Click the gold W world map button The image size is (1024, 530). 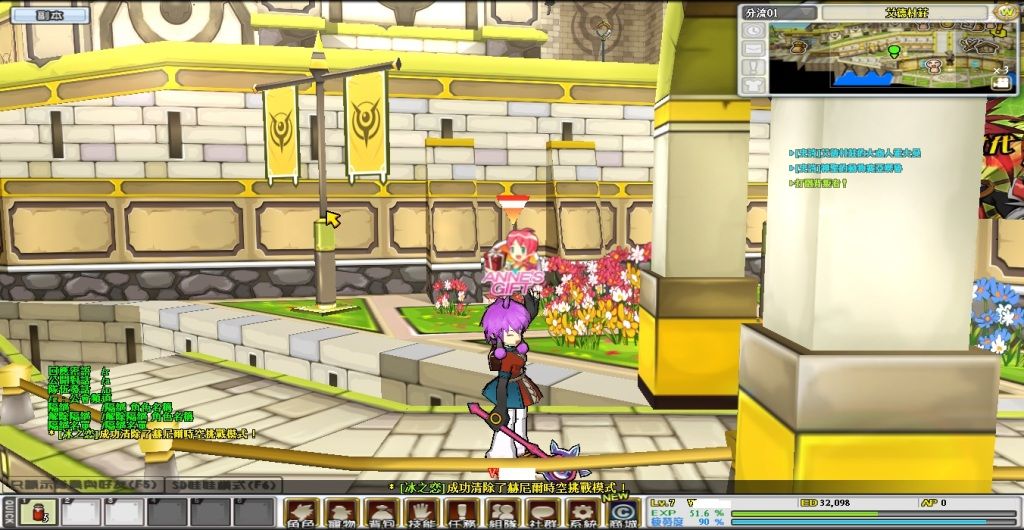pos(1006,12)
